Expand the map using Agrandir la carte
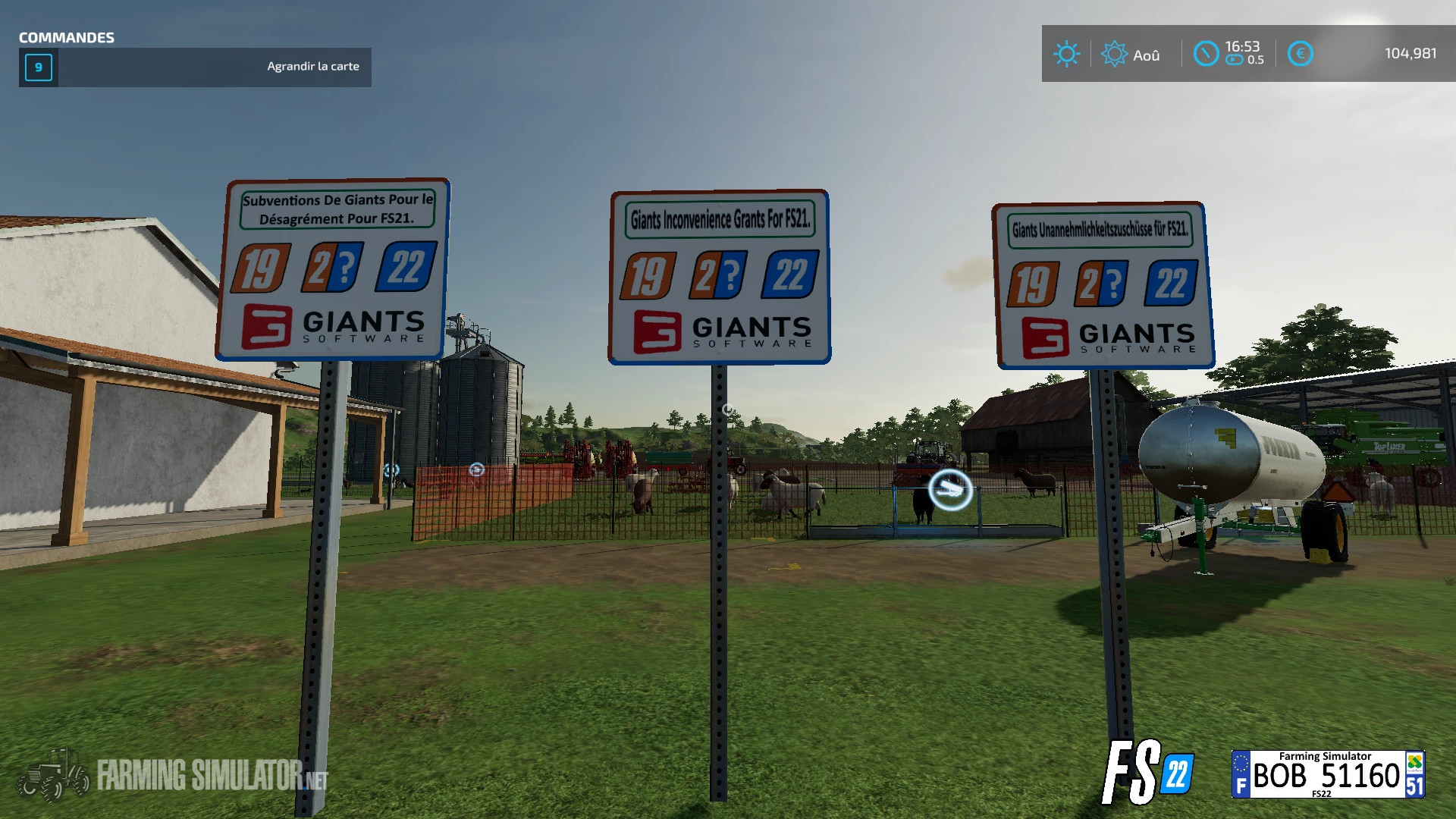 pyautogui.click(x=313, y=66)
